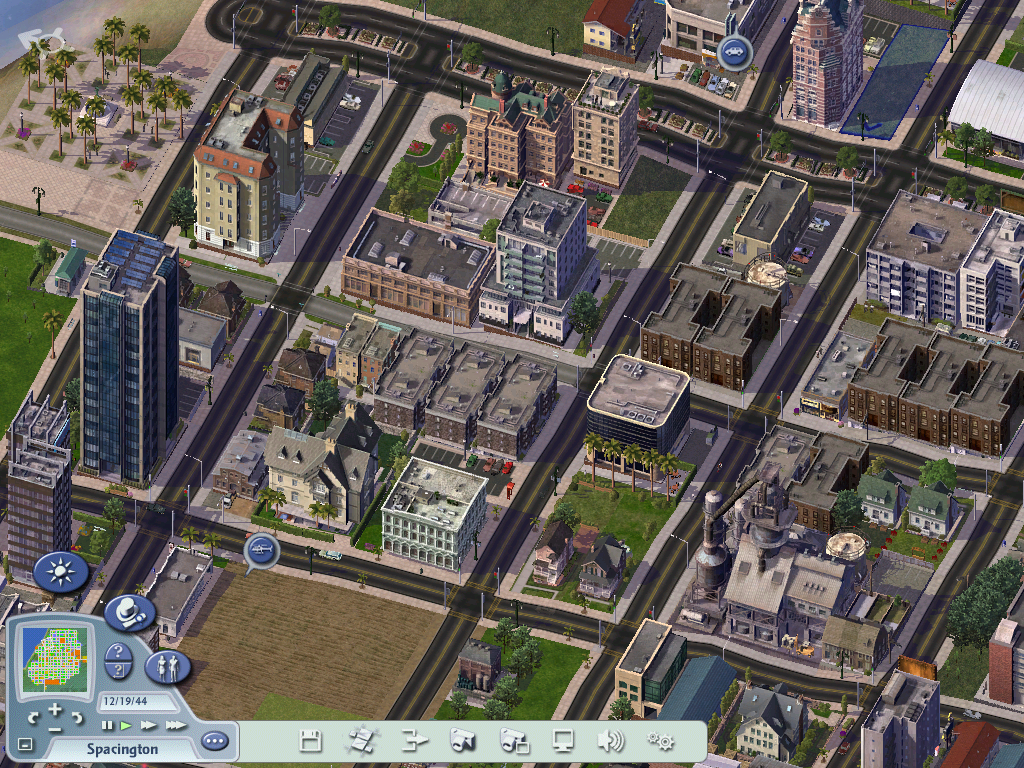Rotate the view counter-clockwise

[33, 718]
